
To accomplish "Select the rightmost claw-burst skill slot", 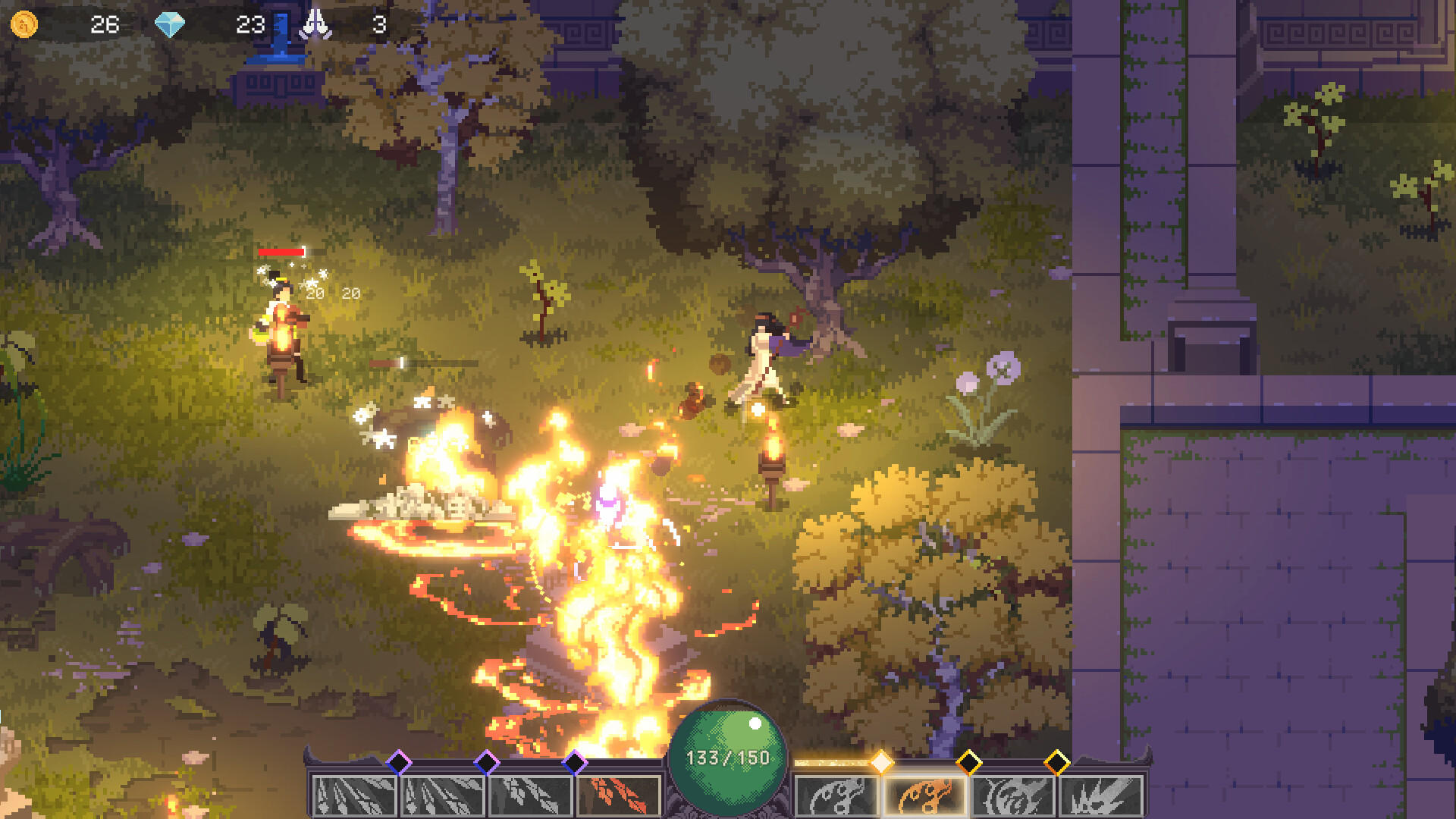I will click(x=1103, y=793).
